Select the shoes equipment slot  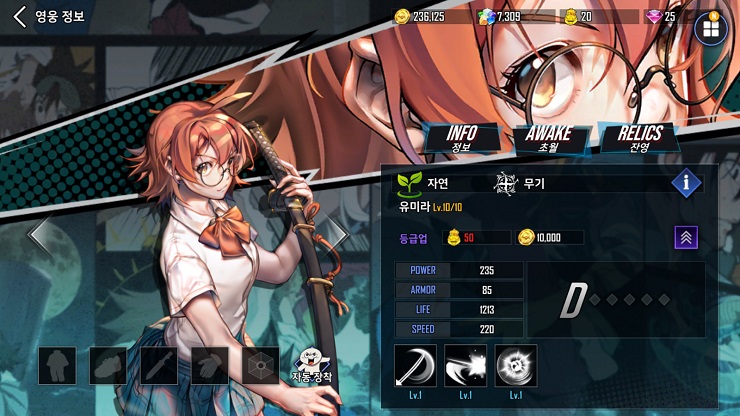108,366
